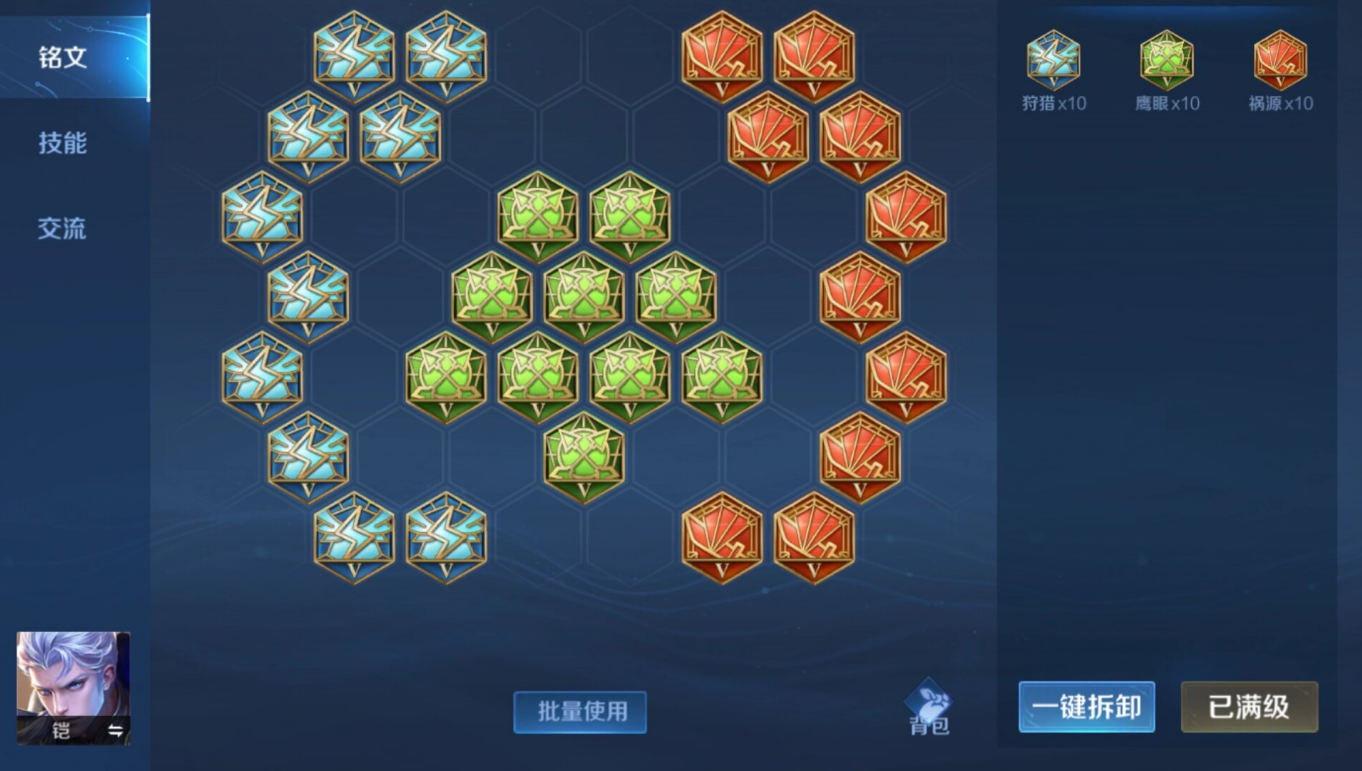This screenshot has height=771, width=1362.
Task: Open the 背包 bag icon
Action: coord(928,707)
